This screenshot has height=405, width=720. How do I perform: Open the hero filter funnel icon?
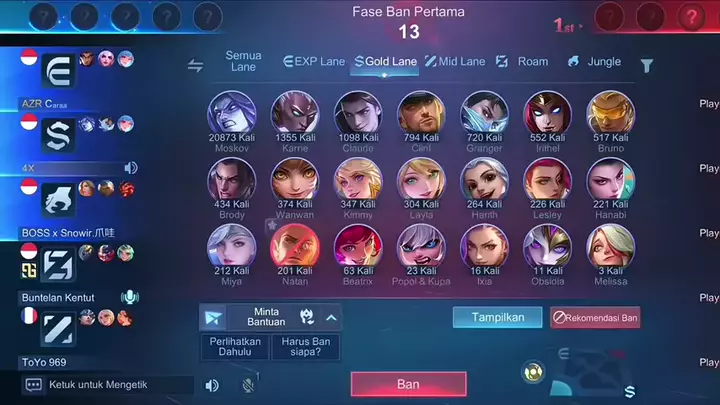(647, 66)
